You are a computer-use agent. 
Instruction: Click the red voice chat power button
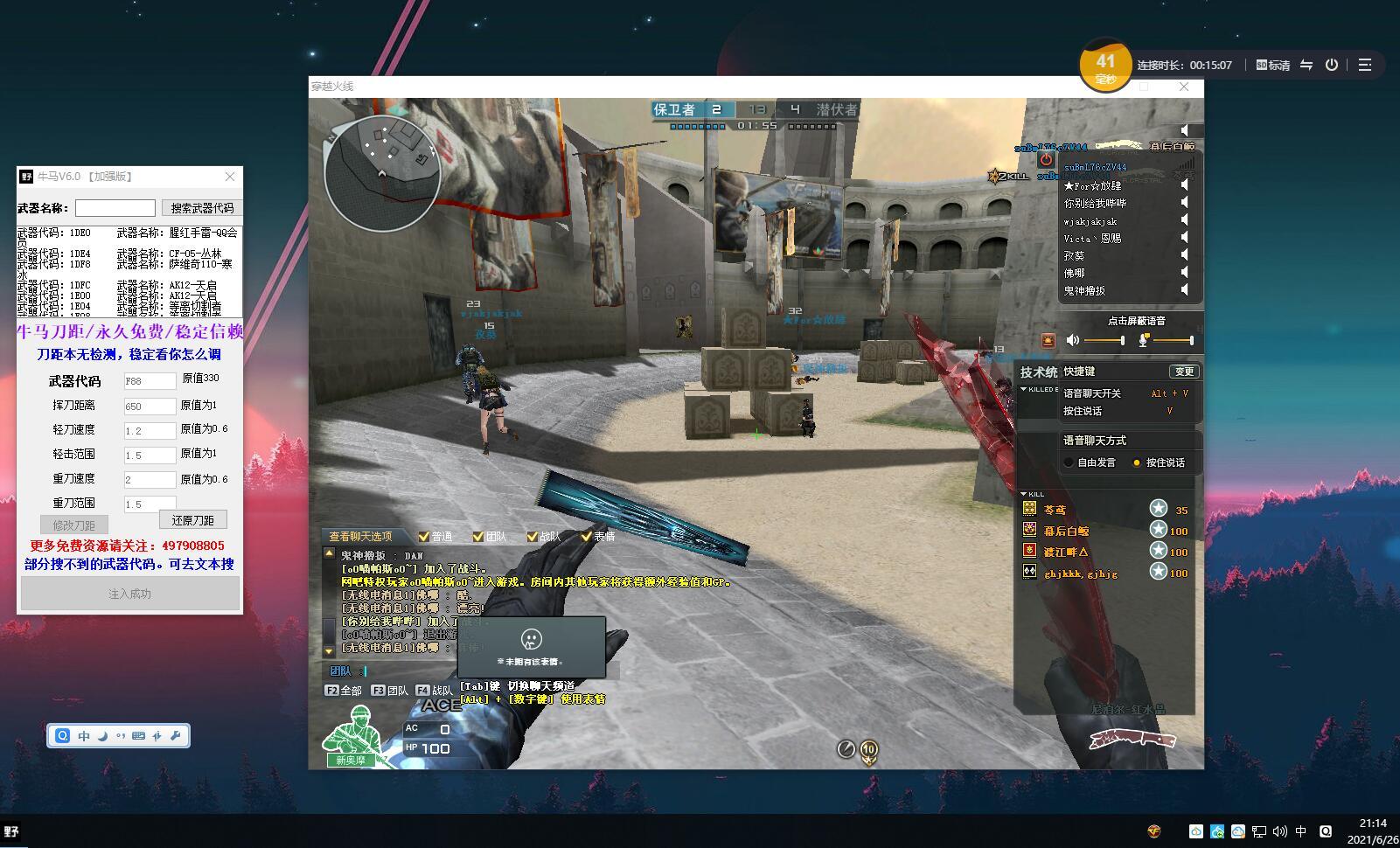click(x=1046, y=160)
